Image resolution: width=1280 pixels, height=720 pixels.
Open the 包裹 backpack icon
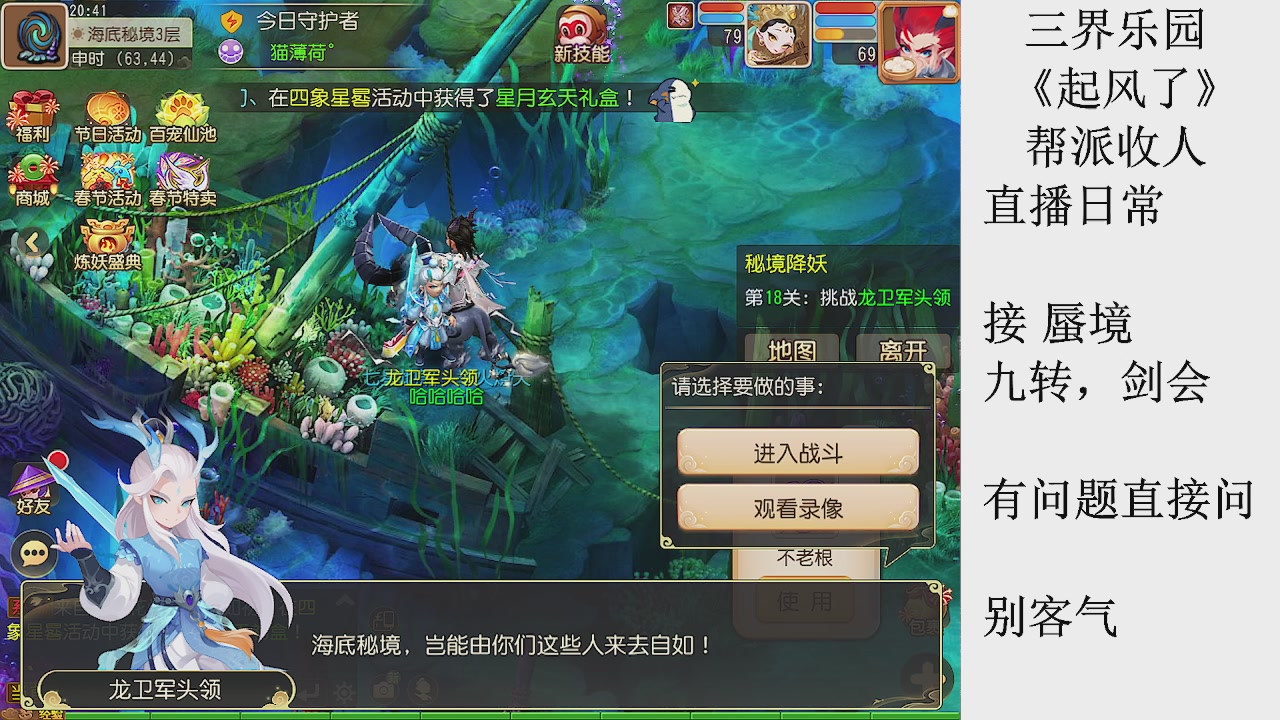click(918, 605)
